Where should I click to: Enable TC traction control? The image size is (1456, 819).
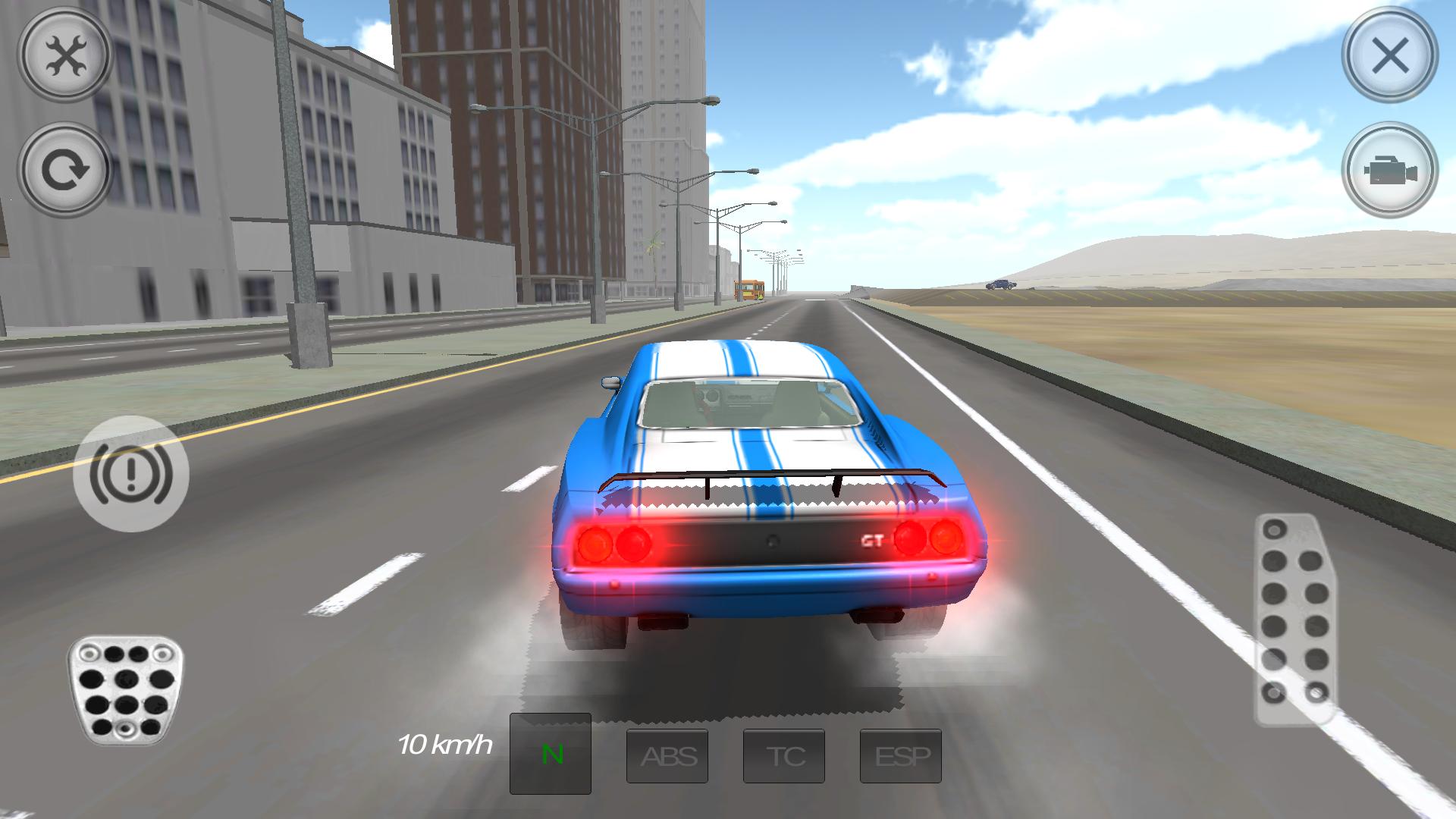pos(783,755)
